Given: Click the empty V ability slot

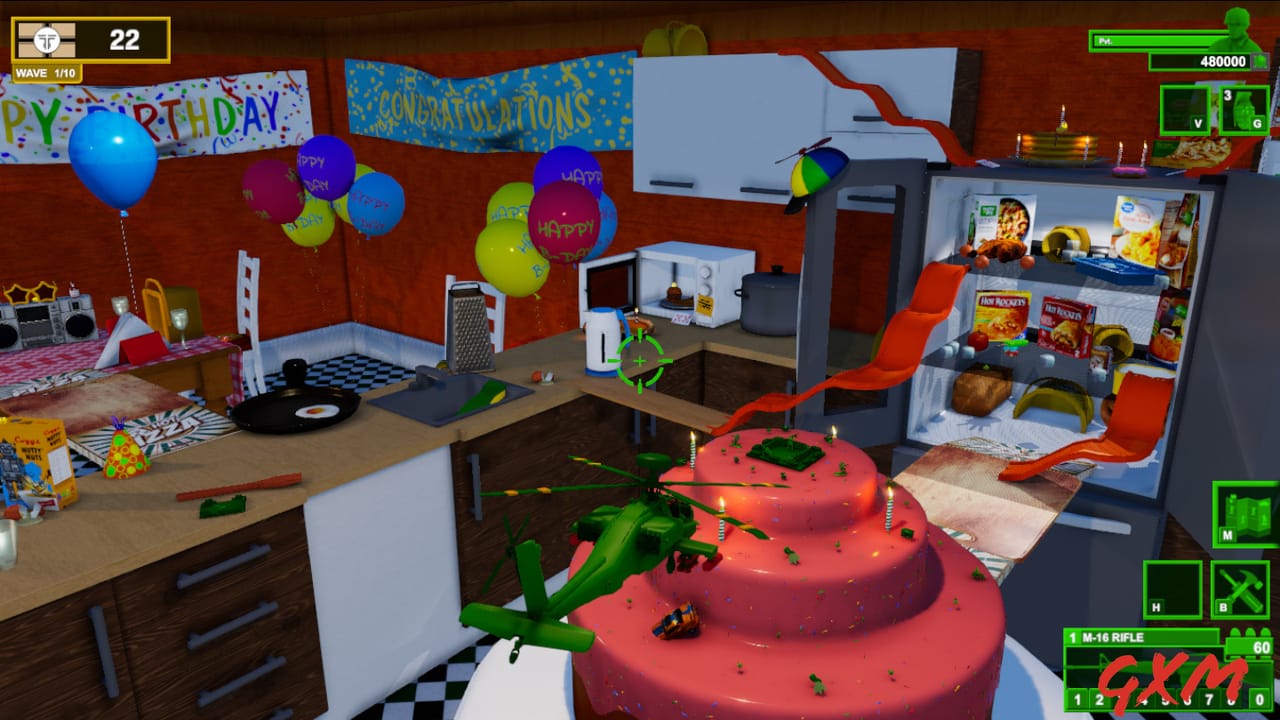Looking at the screenshot, I should coord(1184,110).
